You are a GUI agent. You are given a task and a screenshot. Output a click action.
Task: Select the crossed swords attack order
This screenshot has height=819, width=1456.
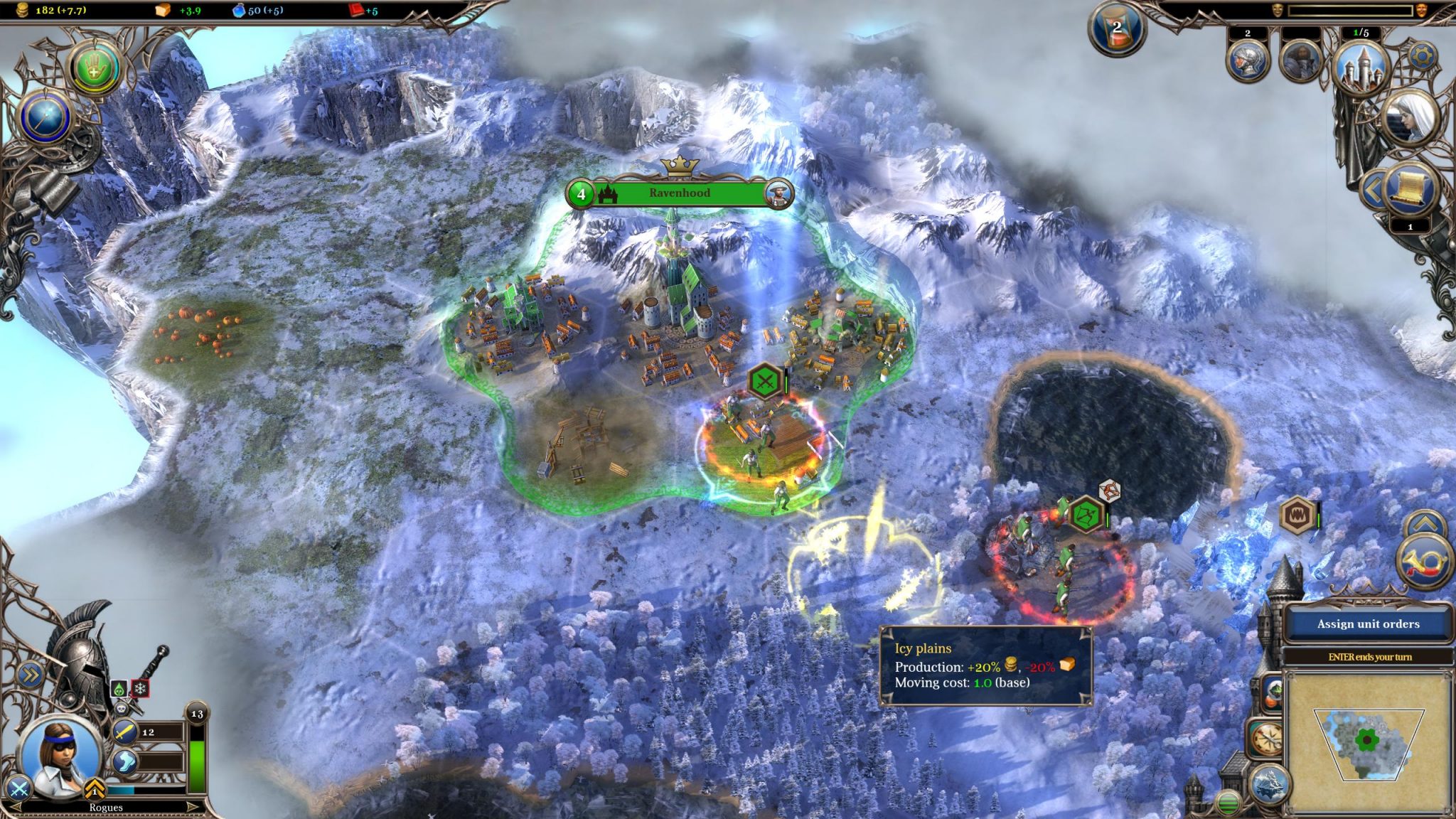pos(19,788)
